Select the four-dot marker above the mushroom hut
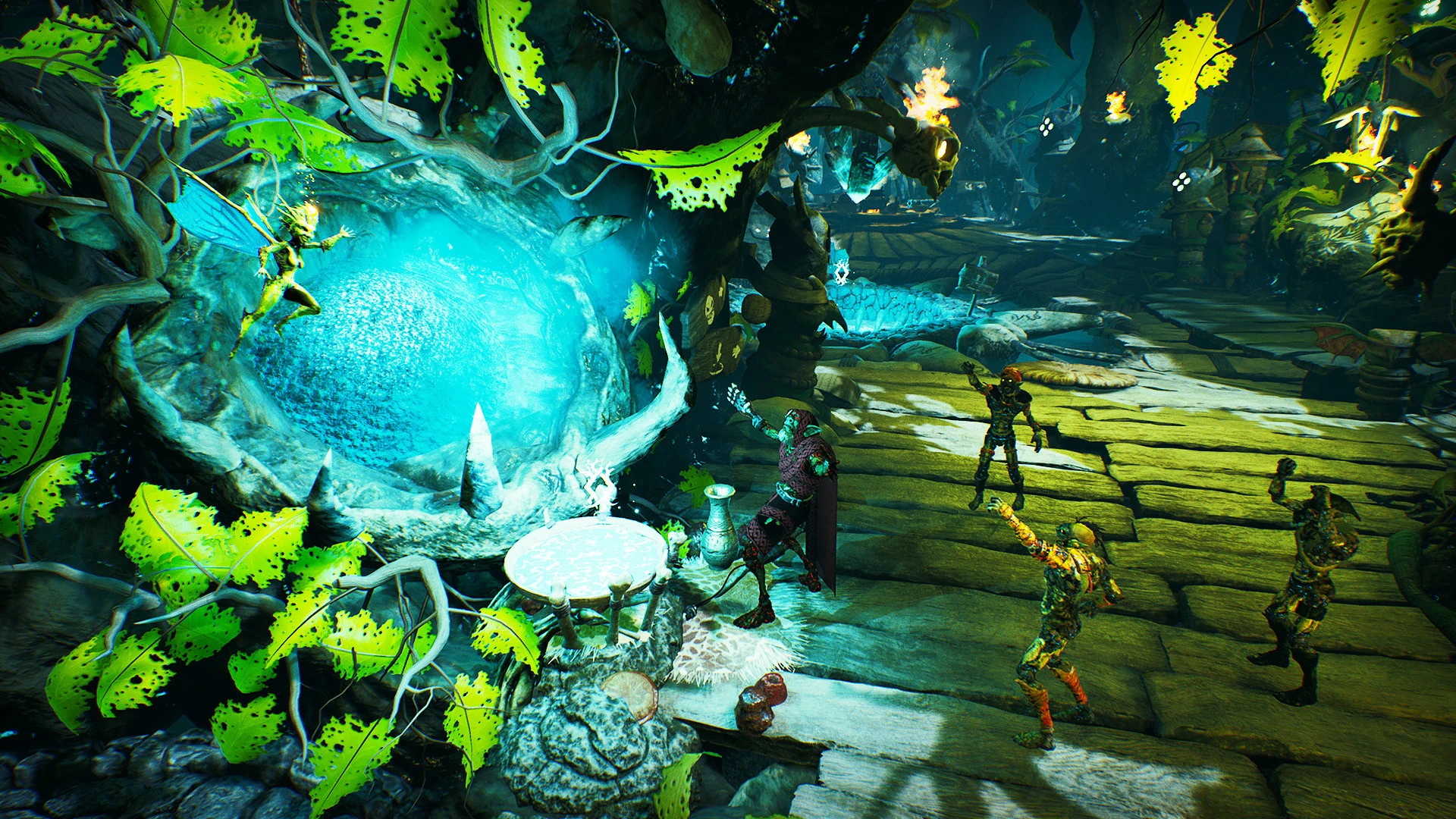This screenshot has width=1456, height=819. coord(1181,181)
